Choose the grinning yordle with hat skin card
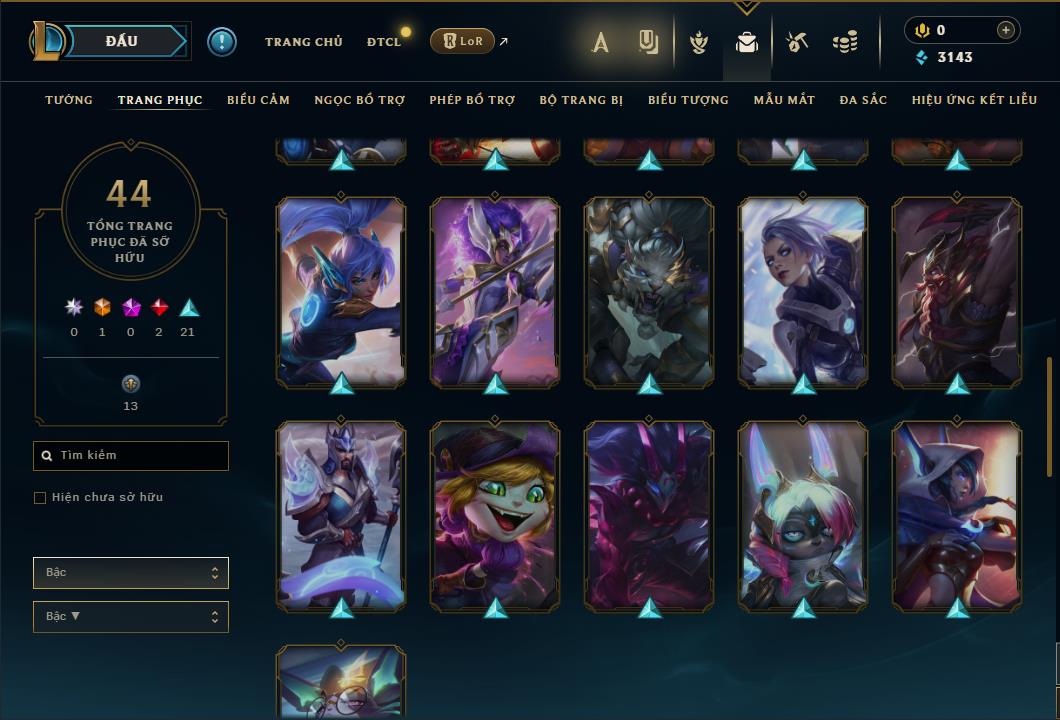Viewport: 1060px width, 720px height. (x=495, y=515)
